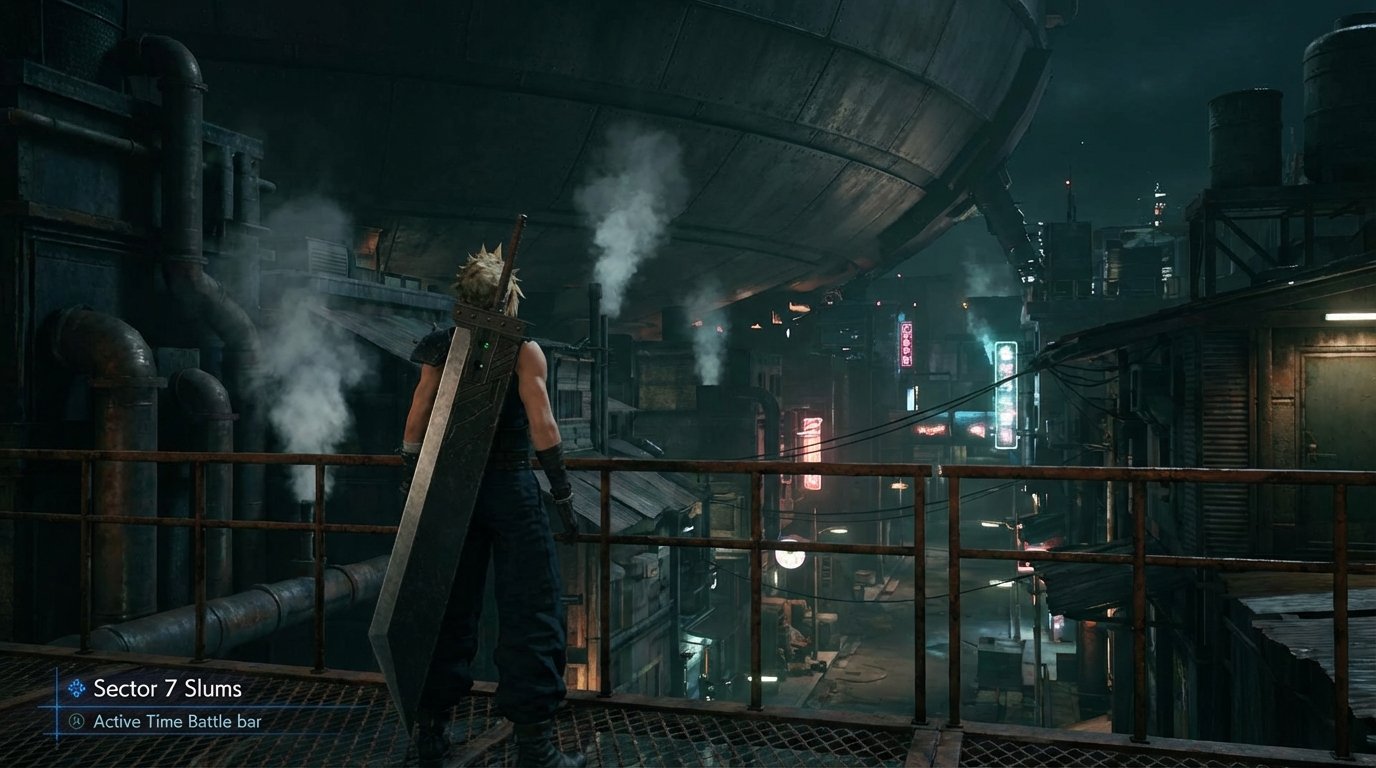
Task: Click the red neon signage mid-screen
Action: pos(931,430)
